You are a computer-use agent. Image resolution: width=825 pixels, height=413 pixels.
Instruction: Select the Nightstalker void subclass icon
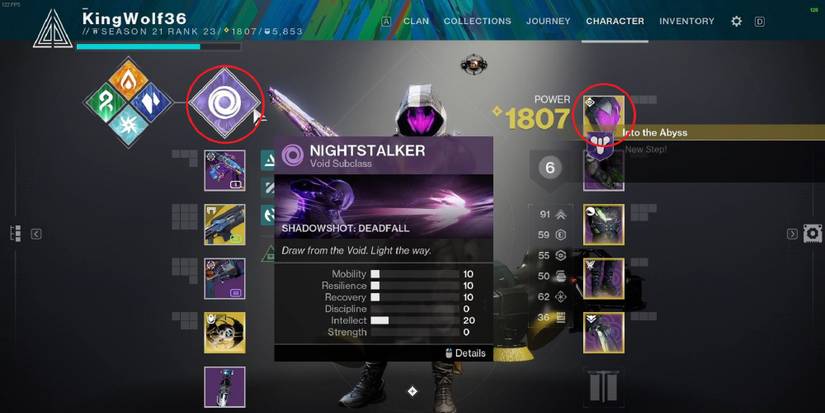[225, 103]
